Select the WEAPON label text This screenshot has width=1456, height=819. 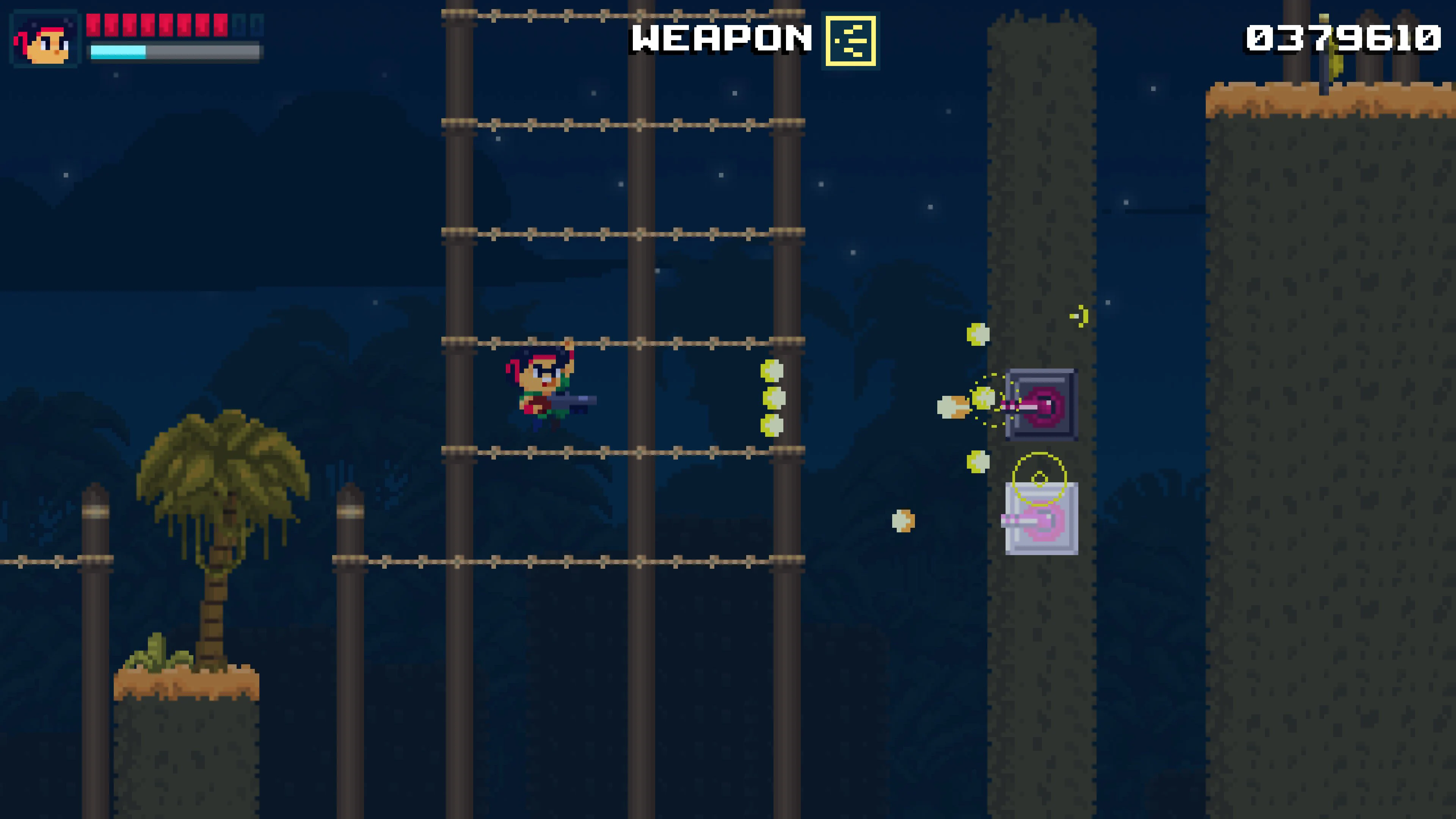pos(720,39)
